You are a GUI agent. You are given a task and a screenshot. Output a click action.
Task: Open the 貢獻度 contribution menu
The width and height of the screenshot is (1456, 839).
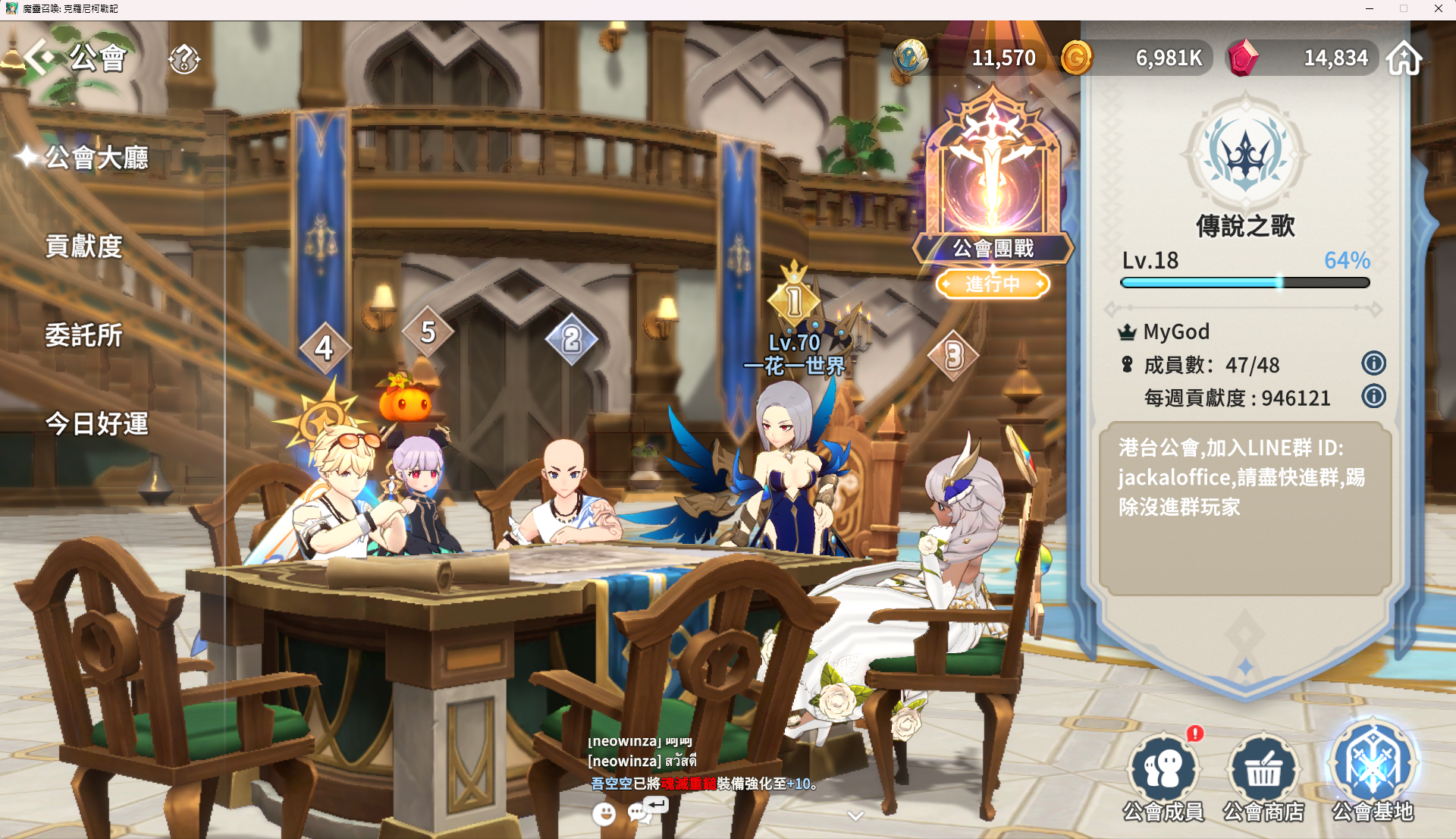point(83,247)
